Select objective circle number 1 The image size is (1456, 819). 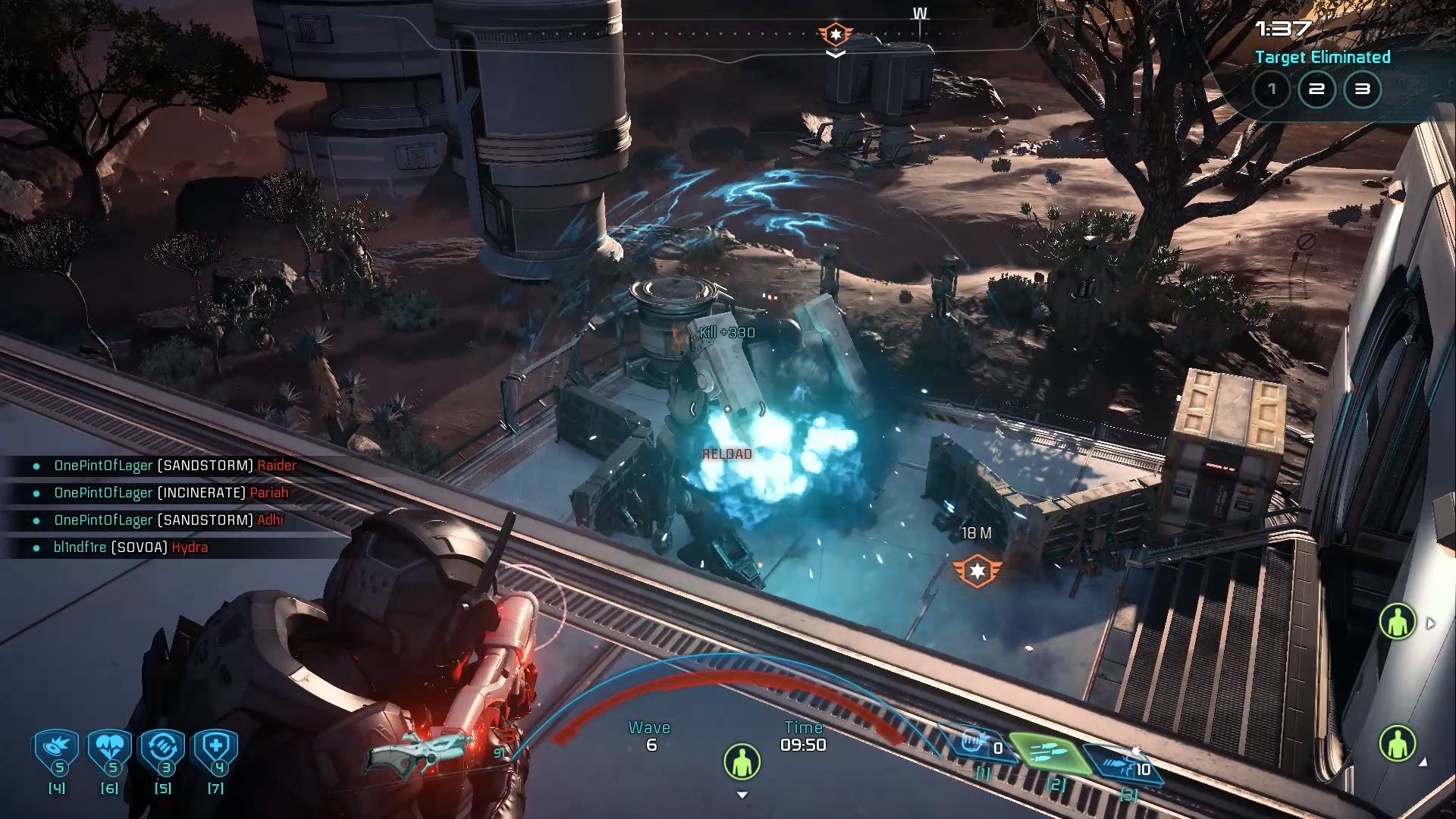pos(1272,89)
